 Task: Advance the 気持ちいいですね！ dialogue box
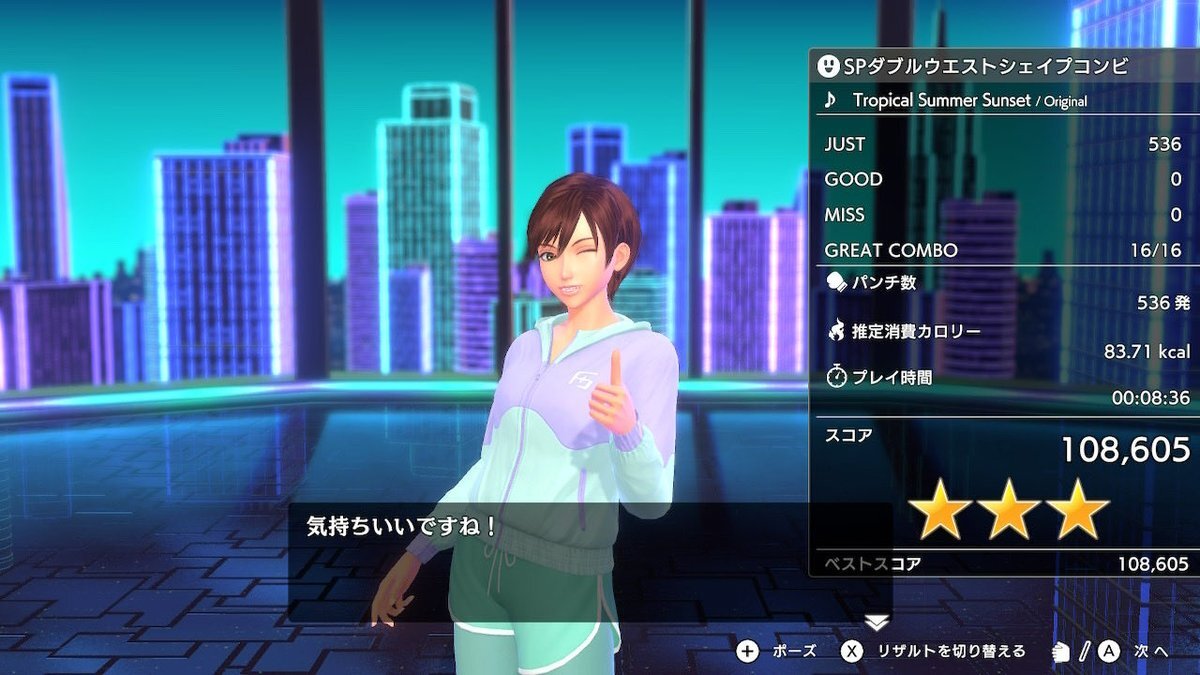click(x=590, y=563)
